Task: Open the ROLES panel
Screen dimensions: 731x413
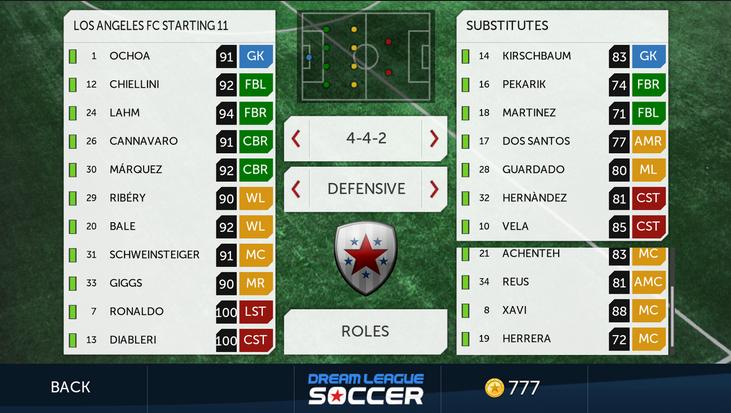Action: (365, 331)
